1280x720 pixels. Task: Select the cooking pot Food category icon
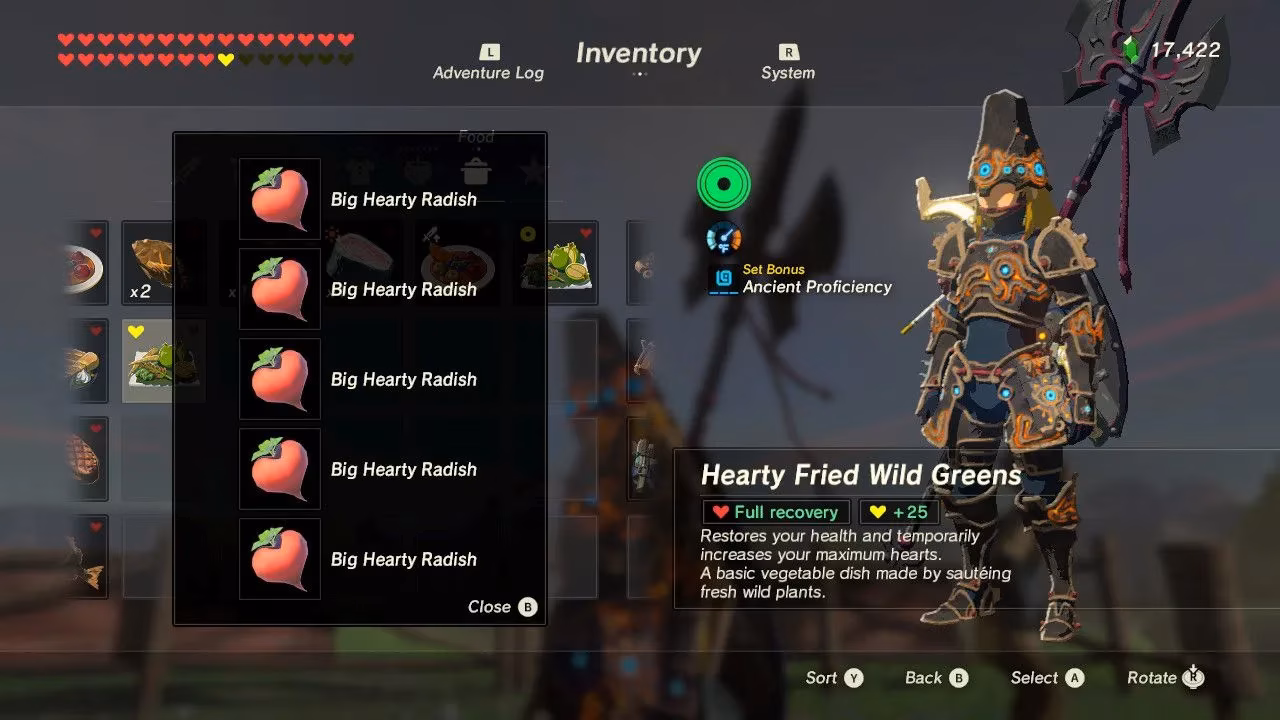(x=475, y=172)
